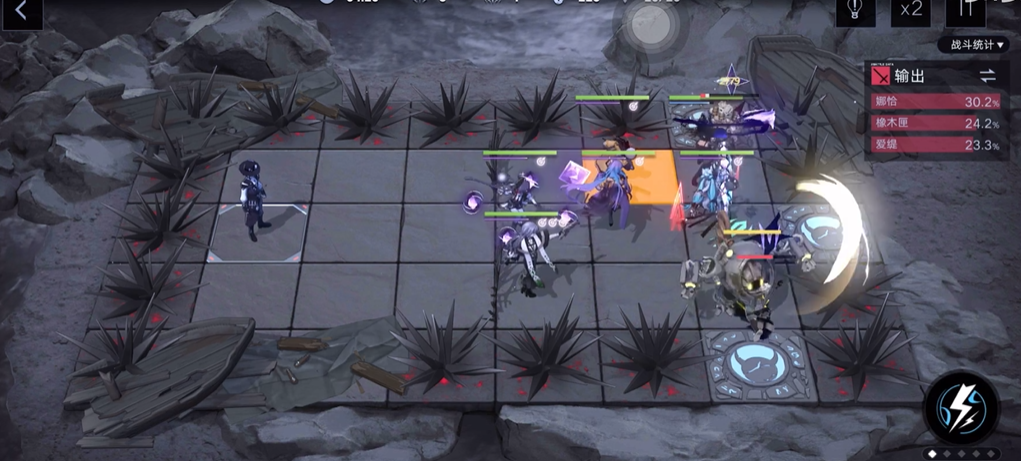Viewport: 1021px width, 461px height.
Task: Select 橡木匣 row in damage stats
Action: click(936, 124)
